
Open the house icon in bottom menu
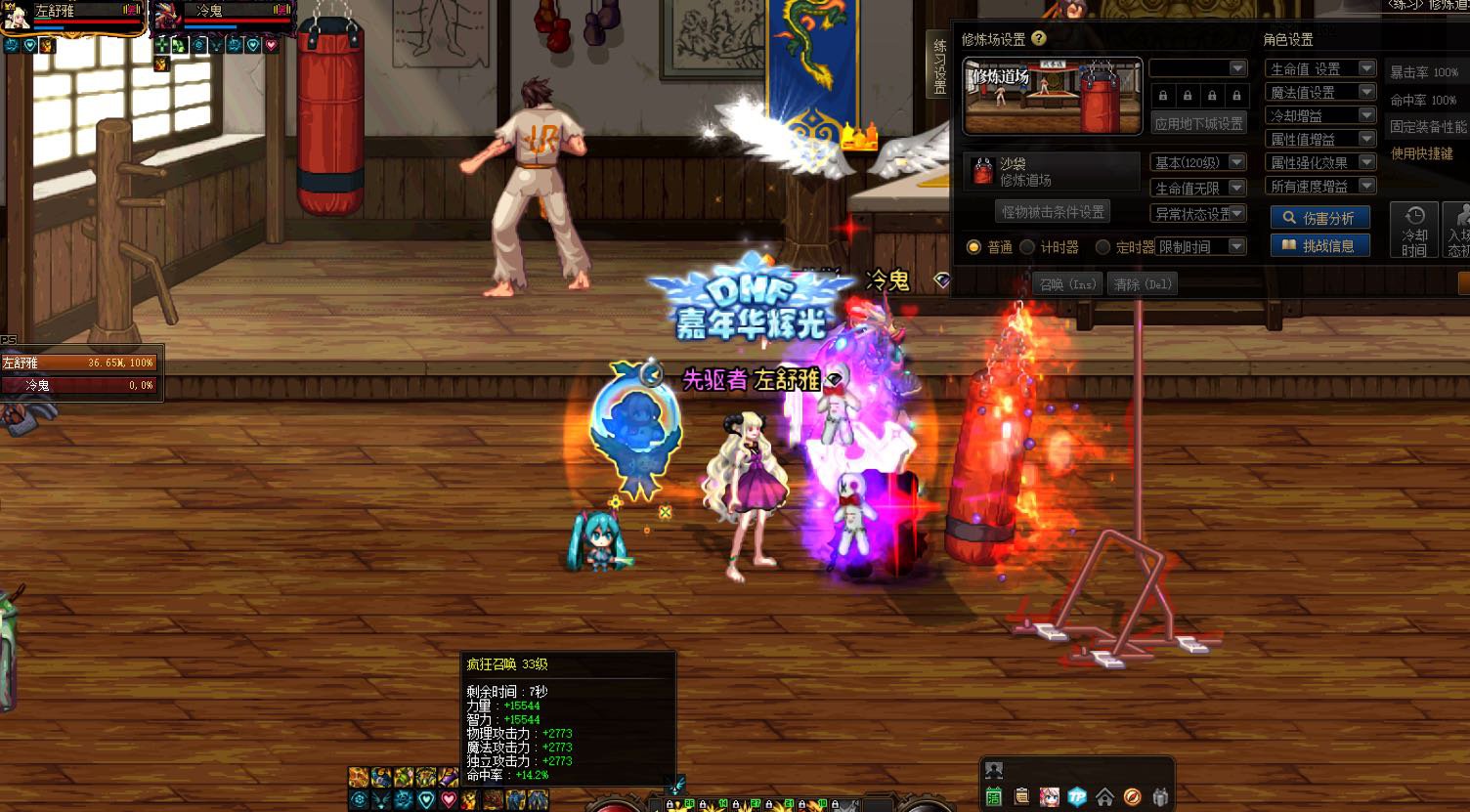(1104, 796)
